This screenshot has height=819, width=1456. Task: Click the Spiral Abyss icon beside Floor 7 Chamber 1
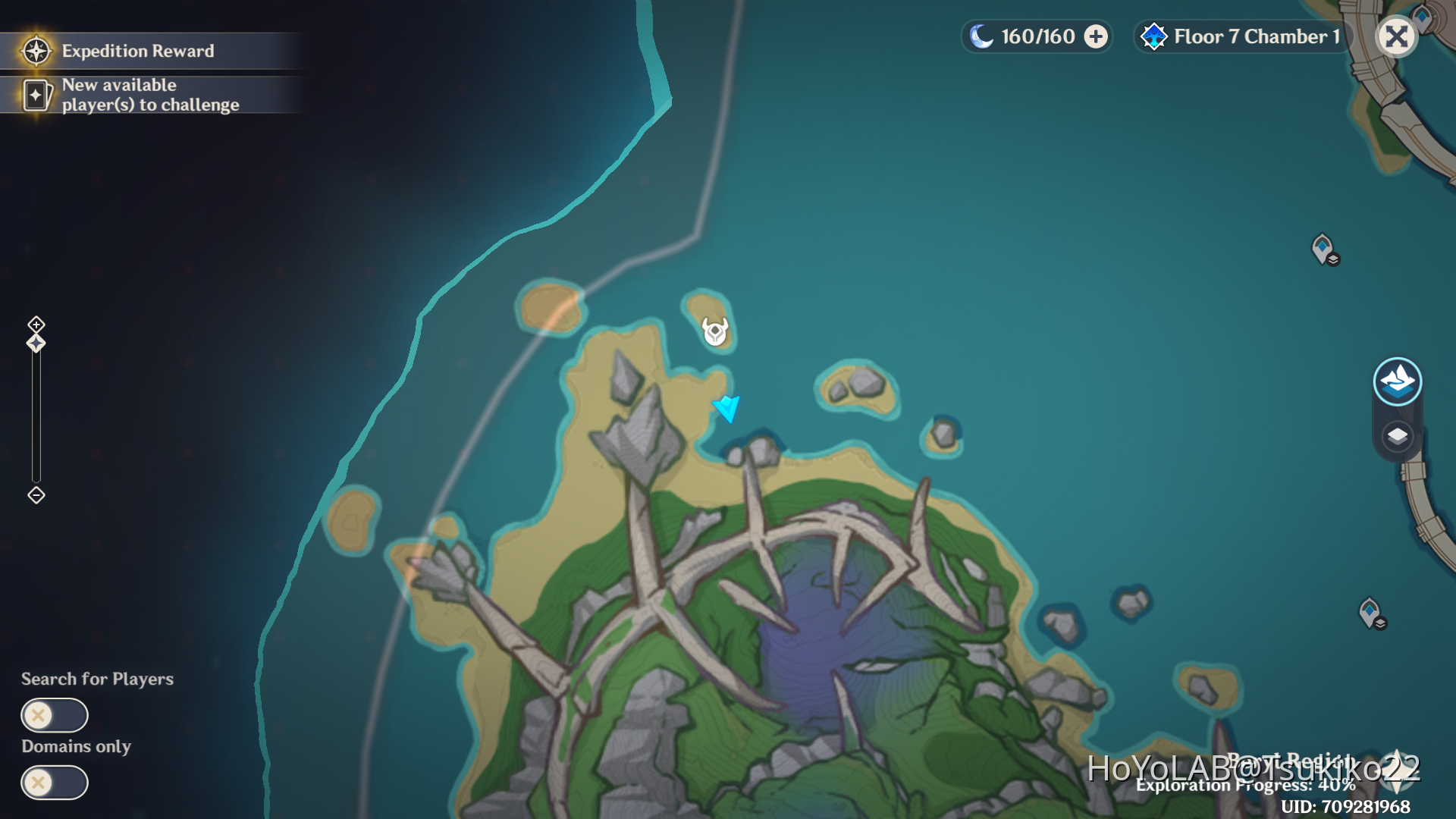1153,36
